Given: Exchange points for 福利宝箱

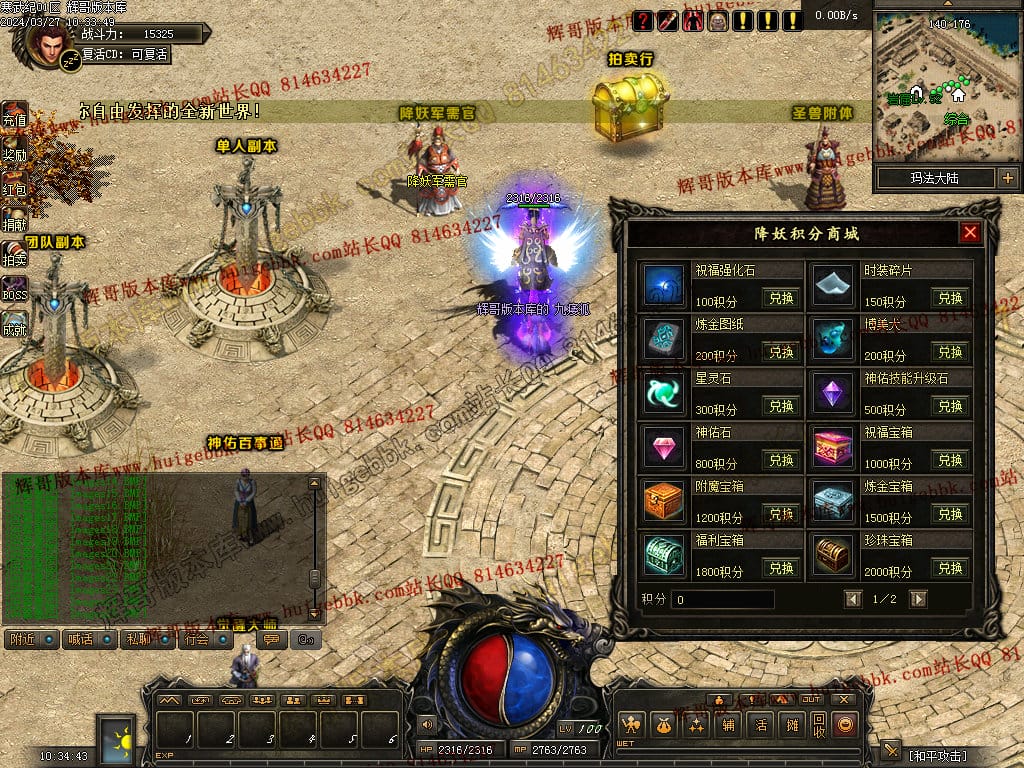Looking at the screenshot, I should [780, 568].
